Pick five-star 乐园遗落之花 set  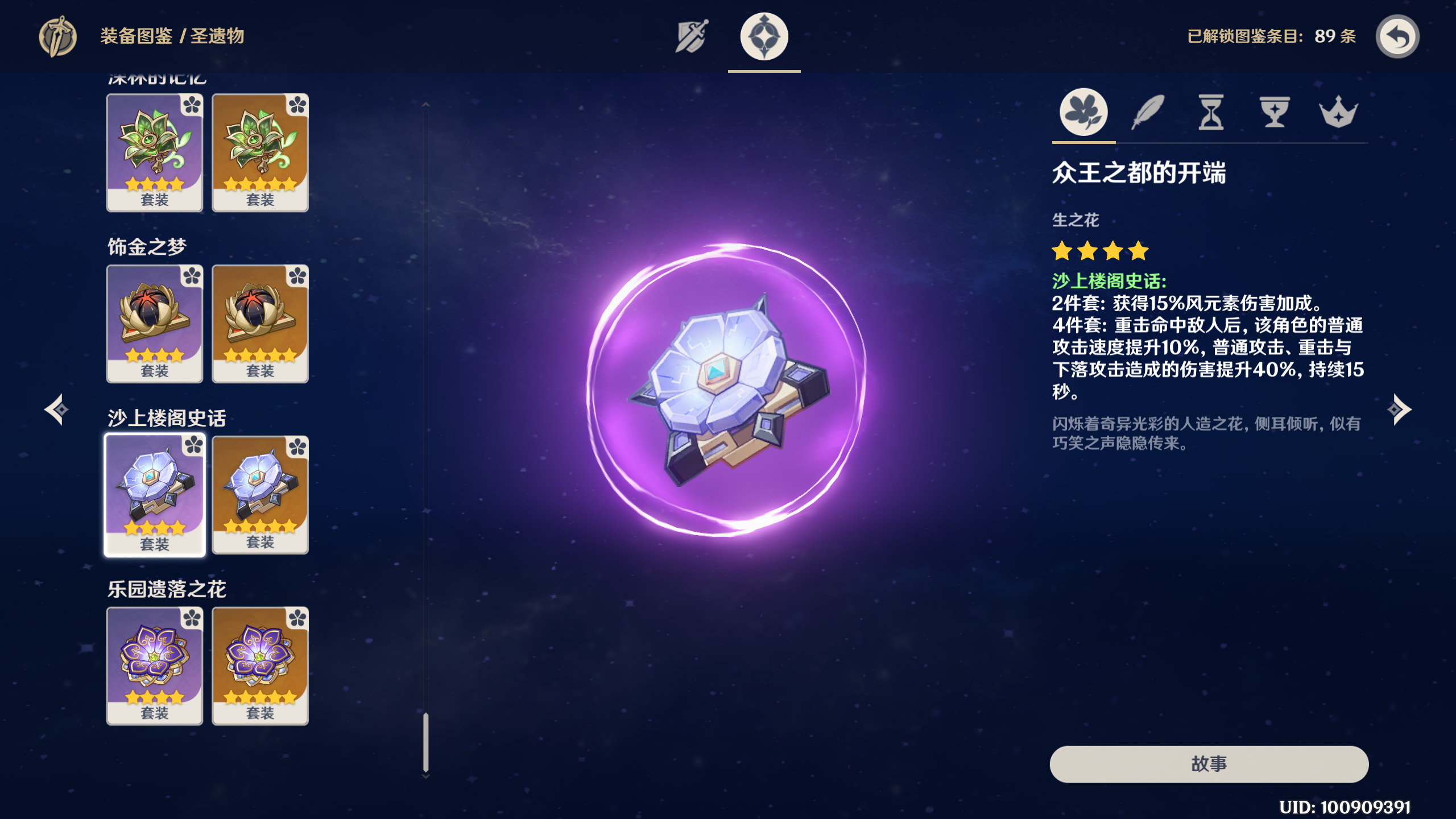tap(260, 665)
